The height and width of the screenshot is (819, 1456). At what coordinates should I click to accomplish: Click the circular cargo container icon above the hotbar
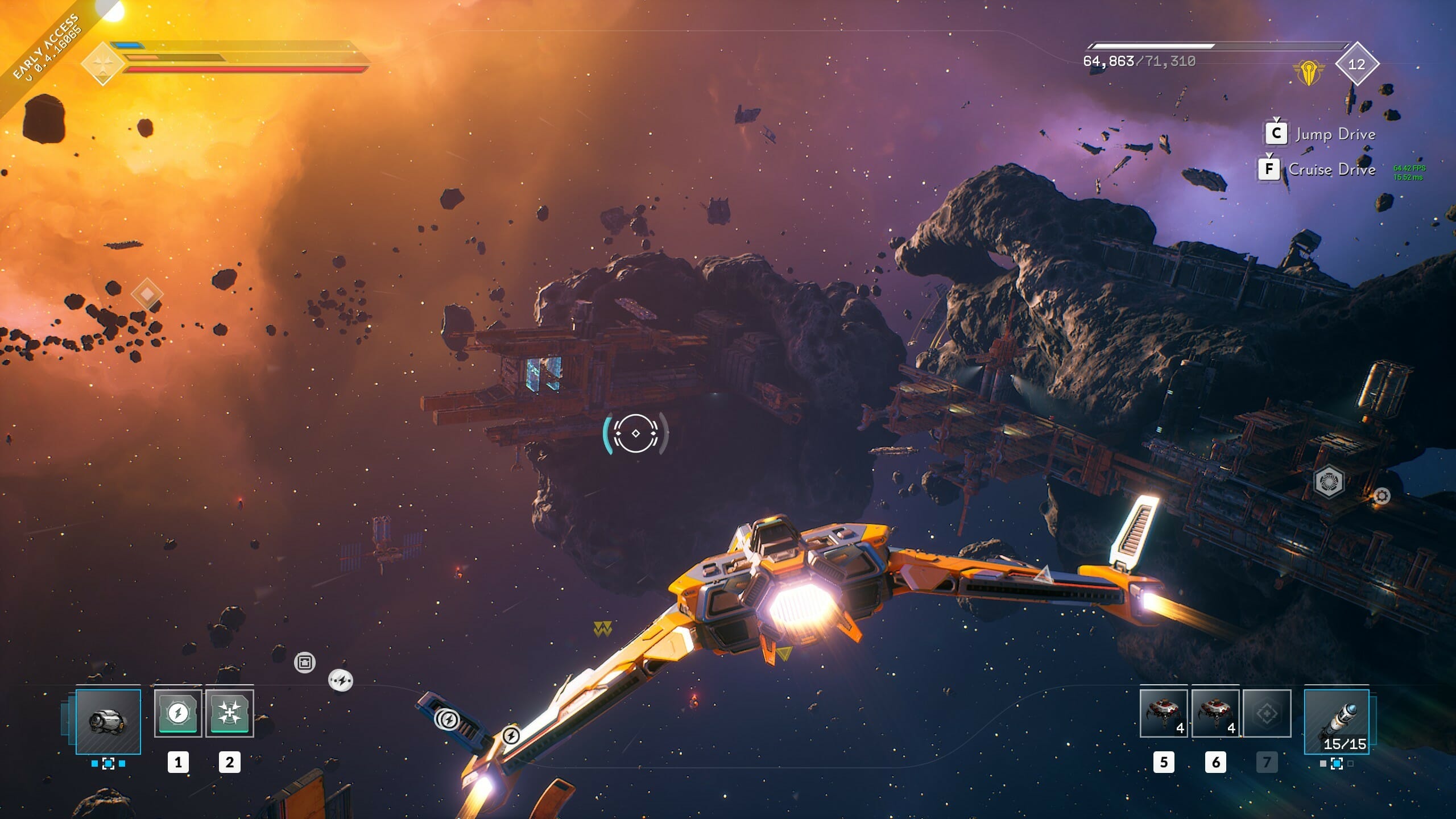[305, 662]
